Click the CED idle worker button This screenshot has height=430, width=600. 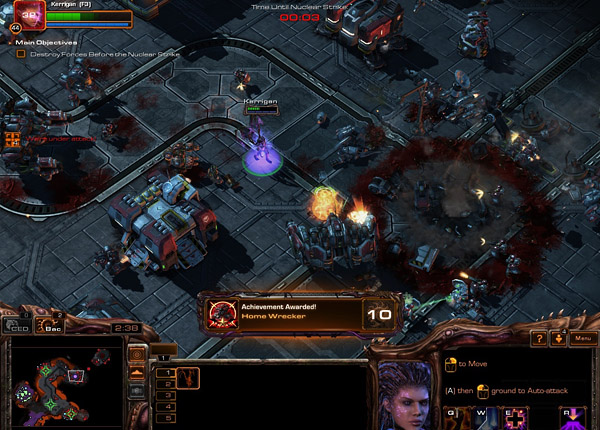[x=17, y=325]
